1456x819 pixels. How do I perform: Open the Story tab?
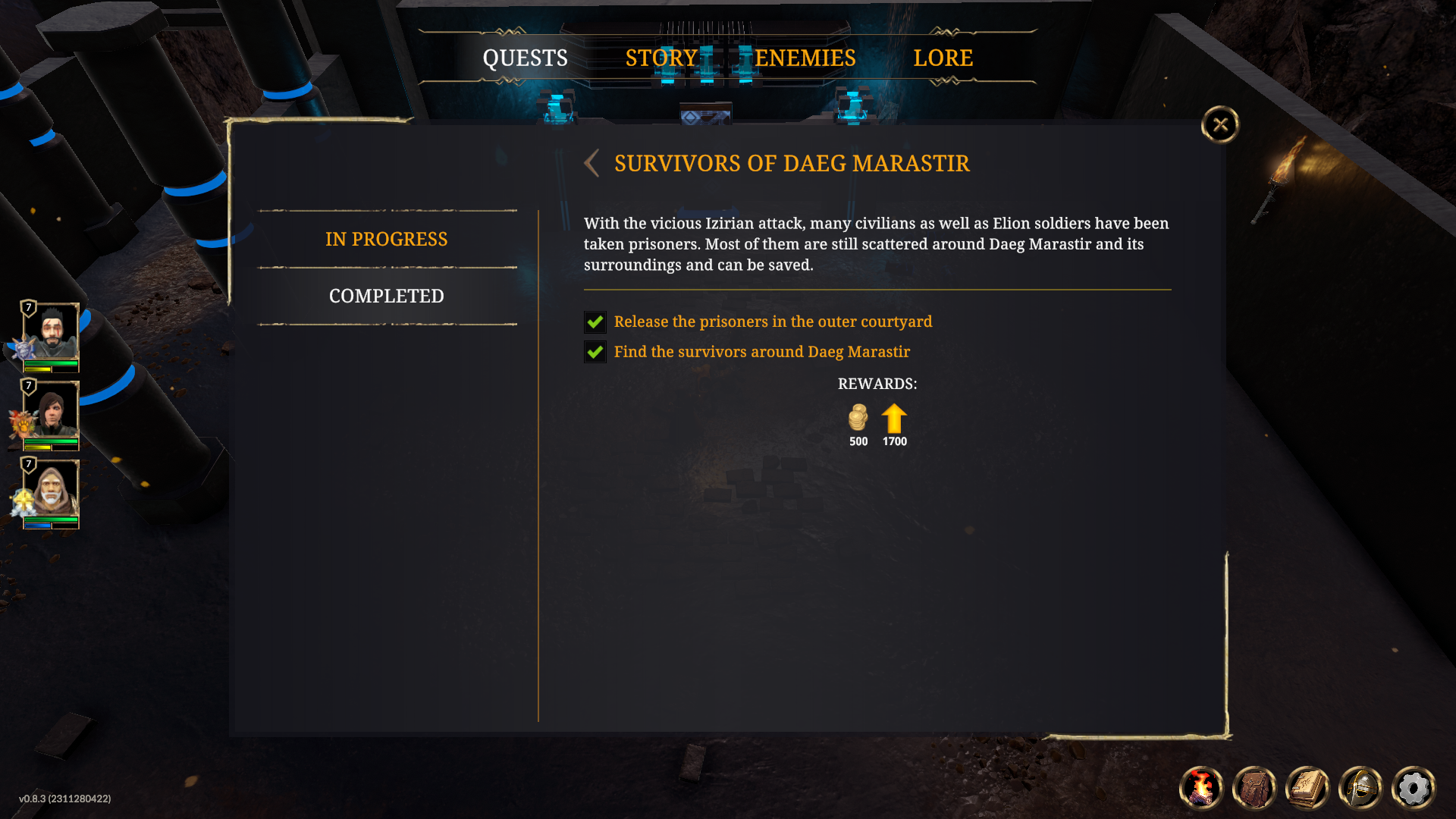pyautogui.click(x=661, y=58)
